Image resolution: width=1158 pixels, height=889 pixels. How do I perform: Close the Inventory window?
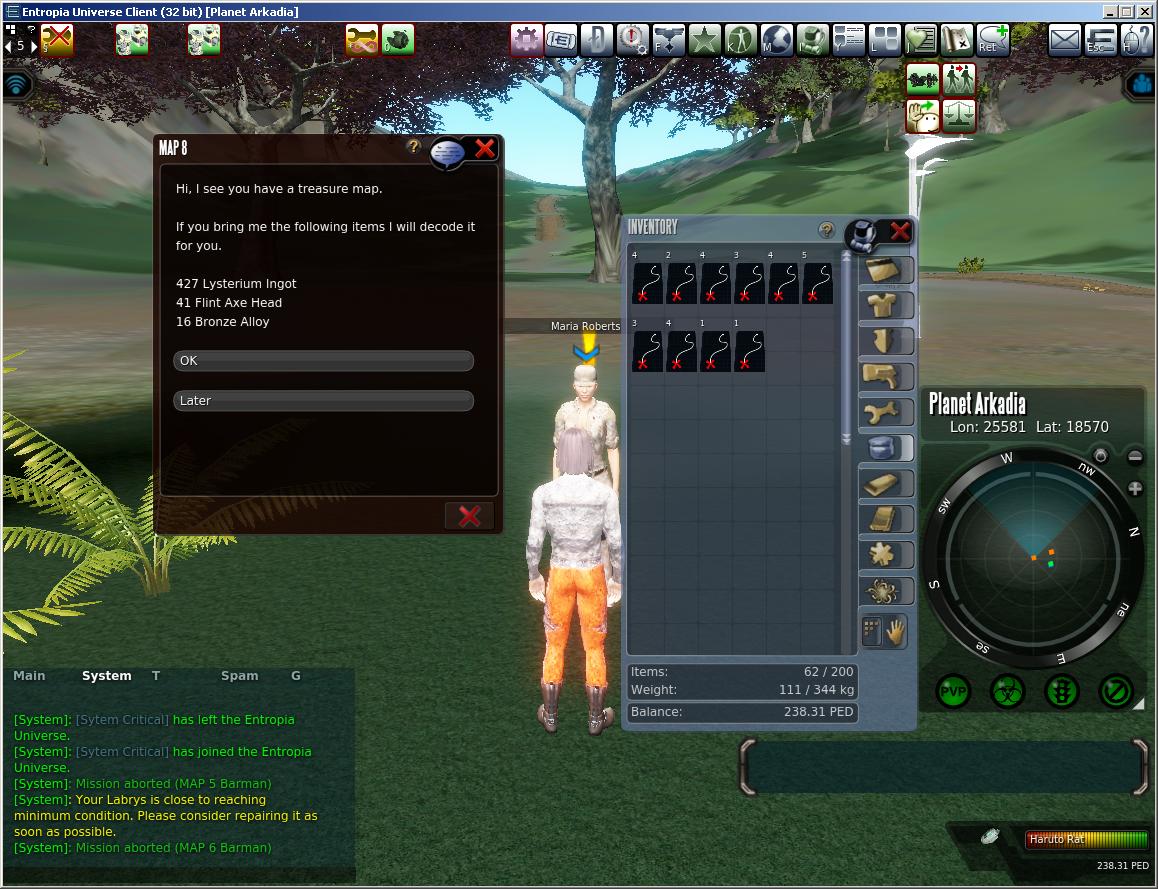[899, 232]
